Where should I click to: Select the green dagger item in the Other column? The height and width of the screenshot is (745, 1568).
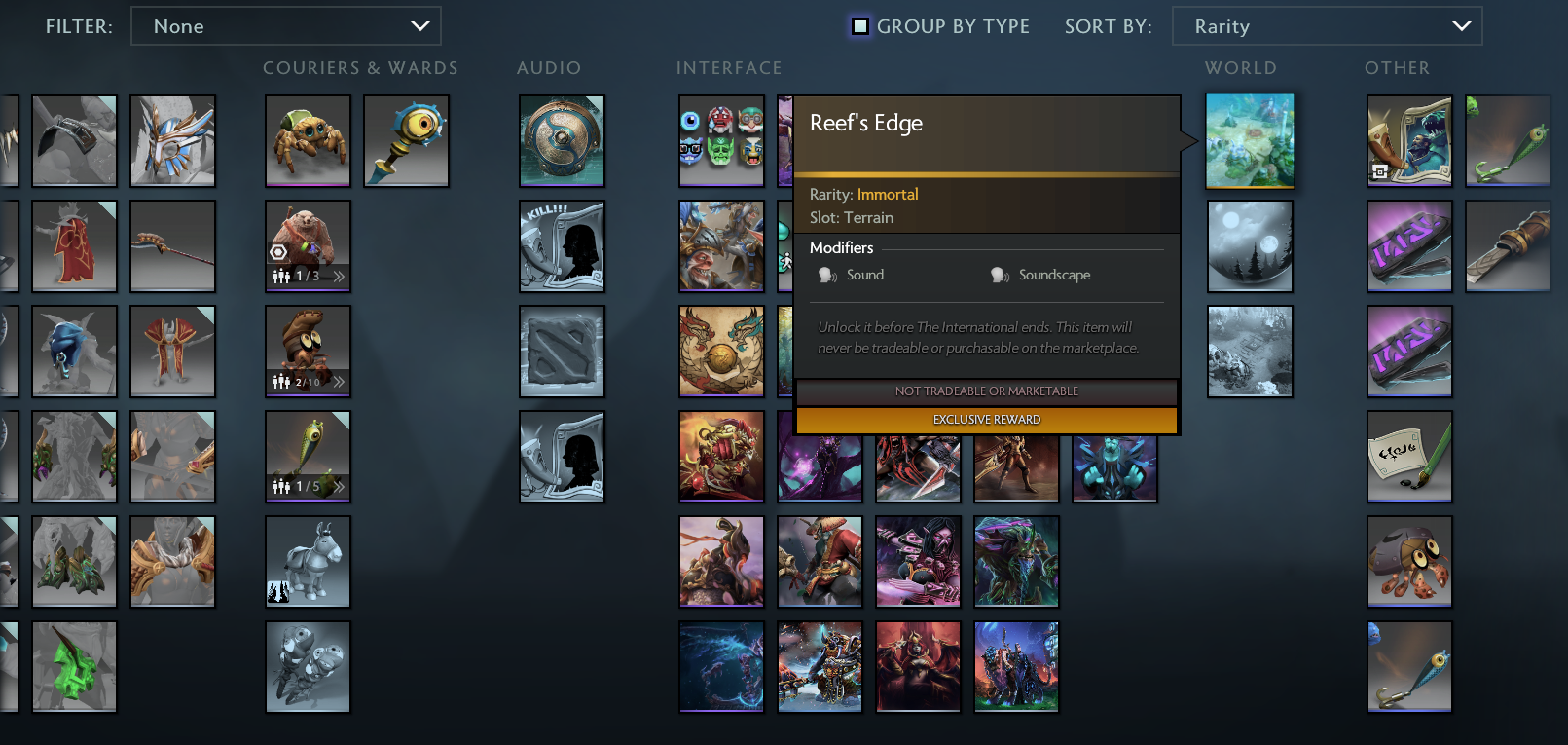point(1508,141)
